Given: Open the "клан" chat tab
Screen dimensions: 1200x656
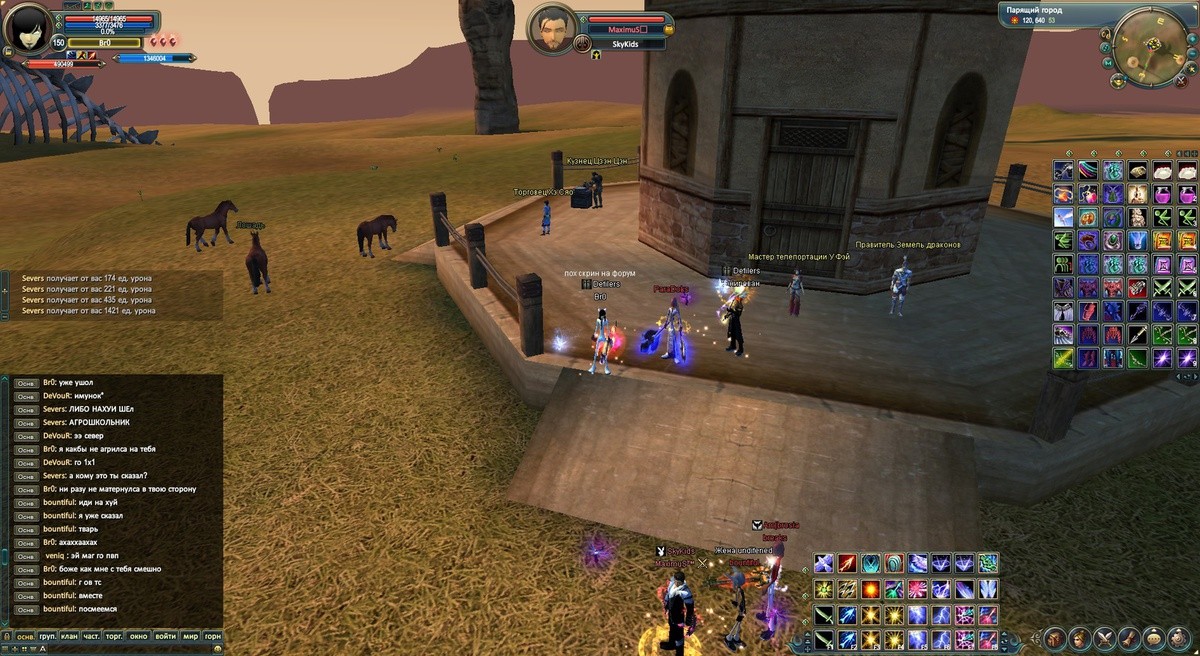Looking at the screenshot, I should 69,636.
